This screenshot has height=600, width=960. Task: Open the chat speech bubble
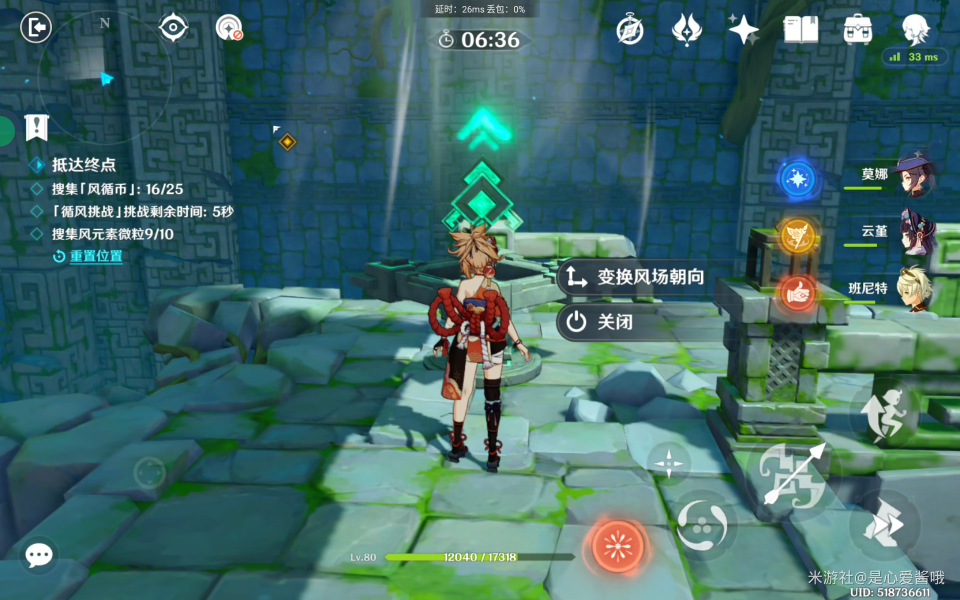tap(39, 555)
